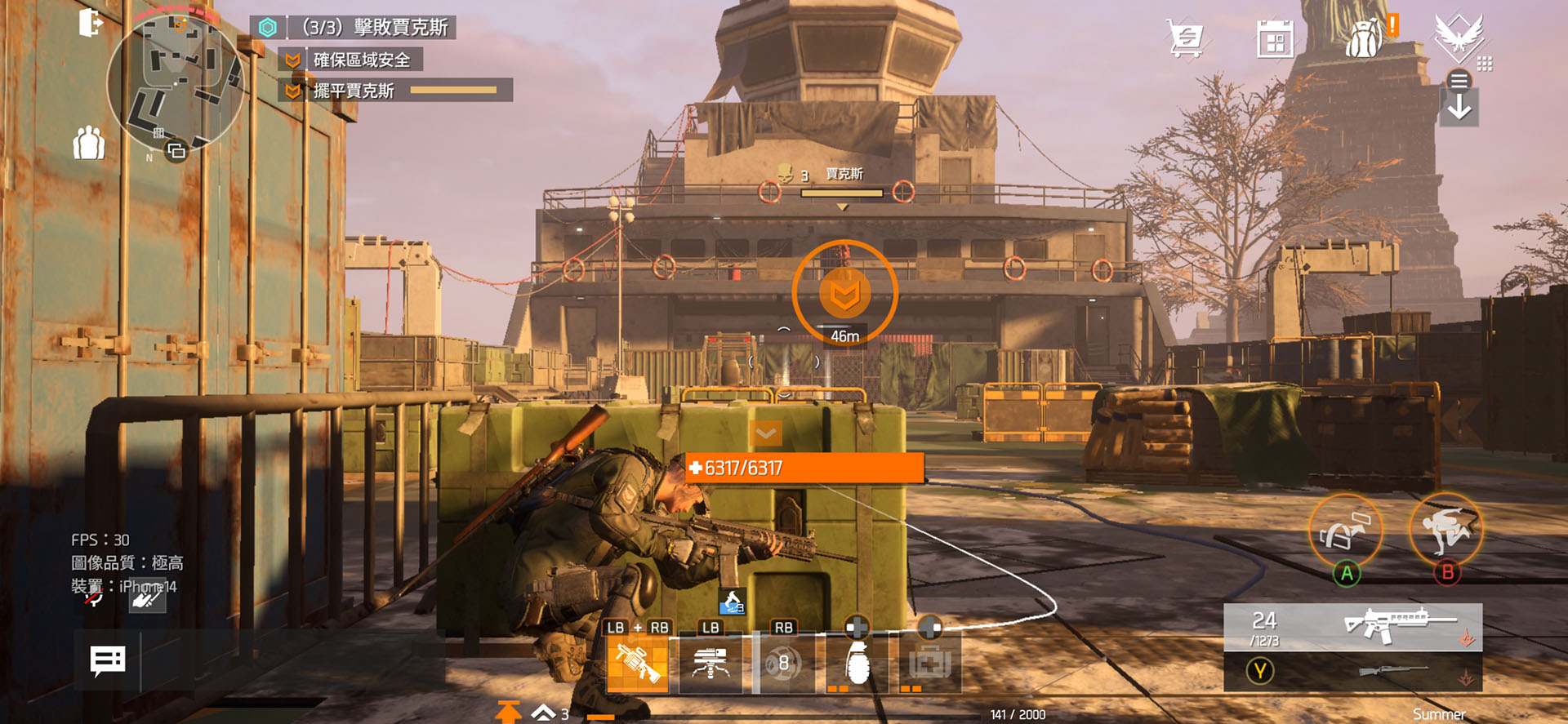
Task: Use the medkit slot
Action: pos(930,664)
